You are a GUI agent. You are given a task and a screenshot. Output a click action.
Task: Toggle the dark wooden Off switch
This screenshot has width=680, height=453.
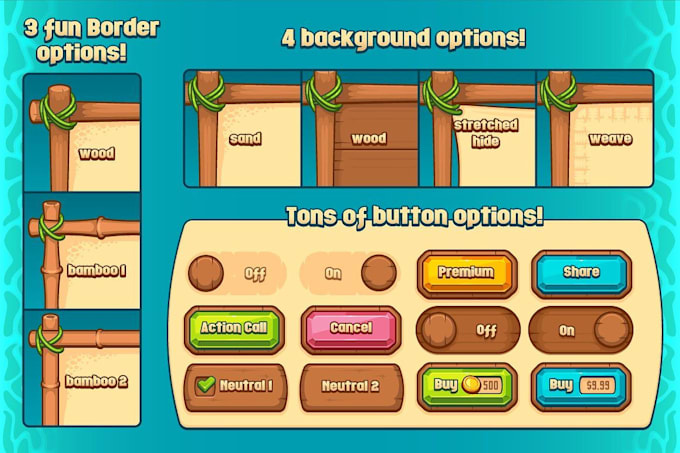466,329
